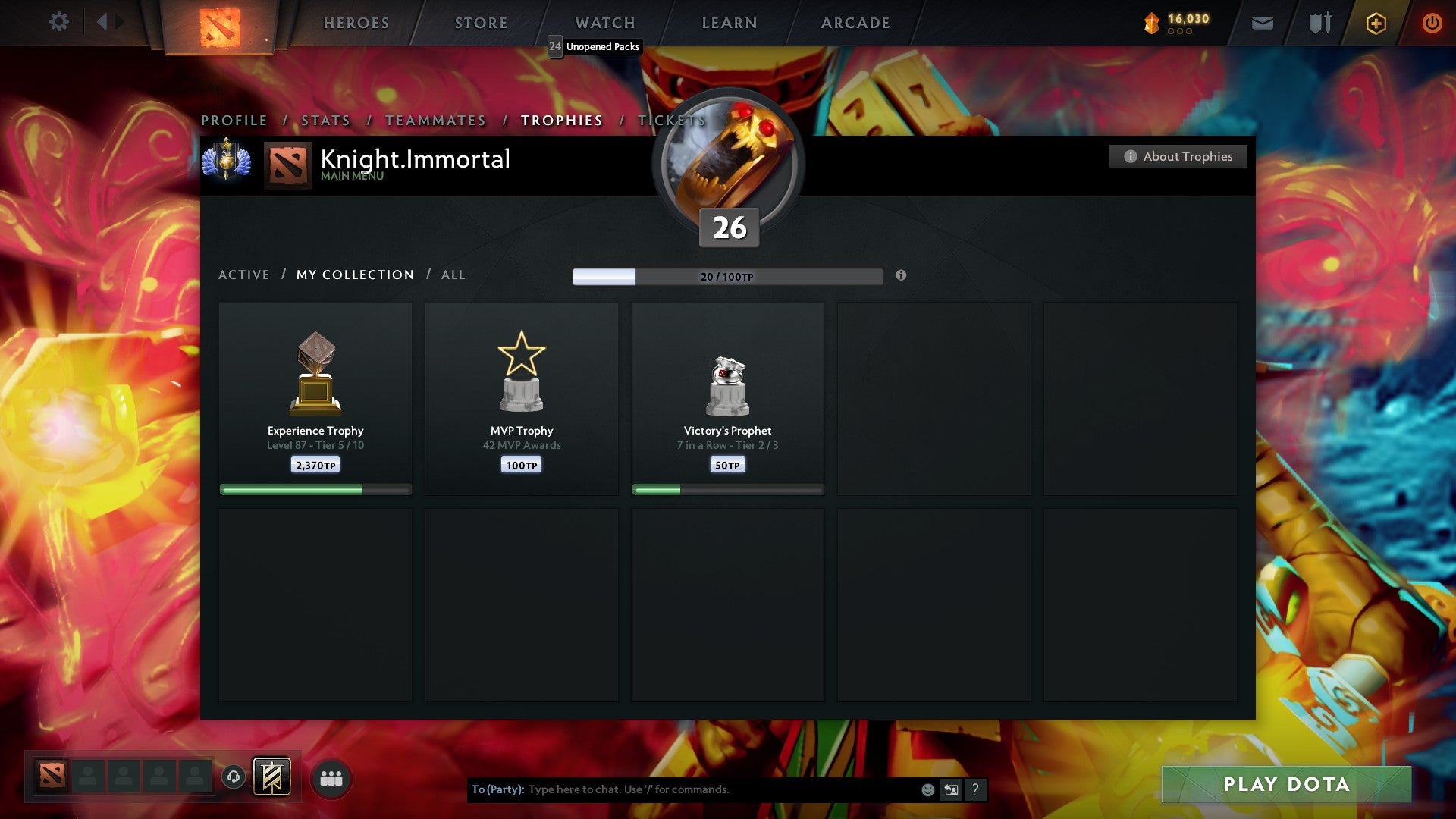Click the friends list people icon

(331, 777)
